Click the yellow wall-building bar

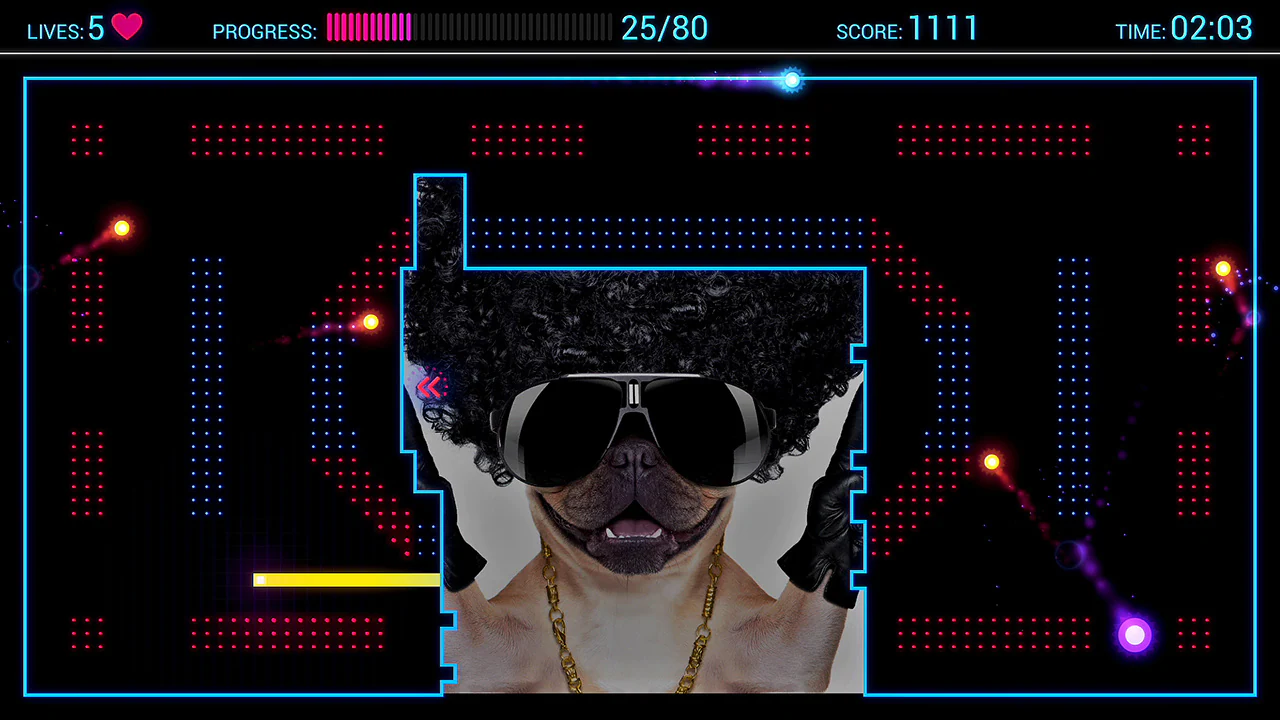tap(347, 580)
